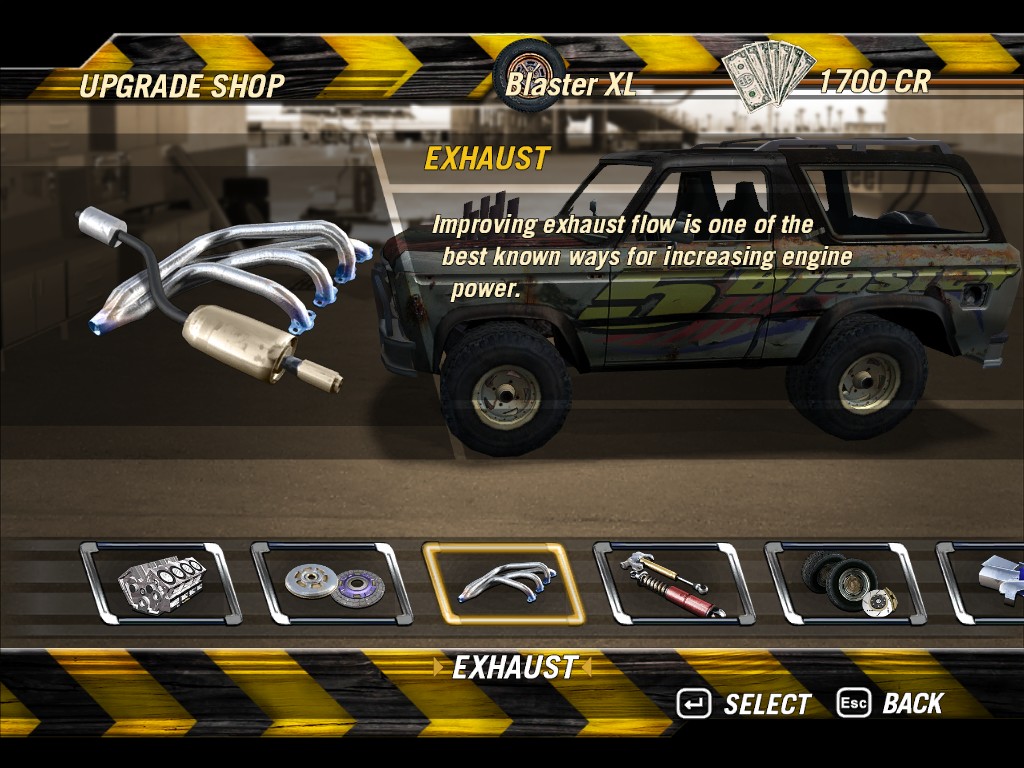Select the engine block upgrade category

(160, 584)
